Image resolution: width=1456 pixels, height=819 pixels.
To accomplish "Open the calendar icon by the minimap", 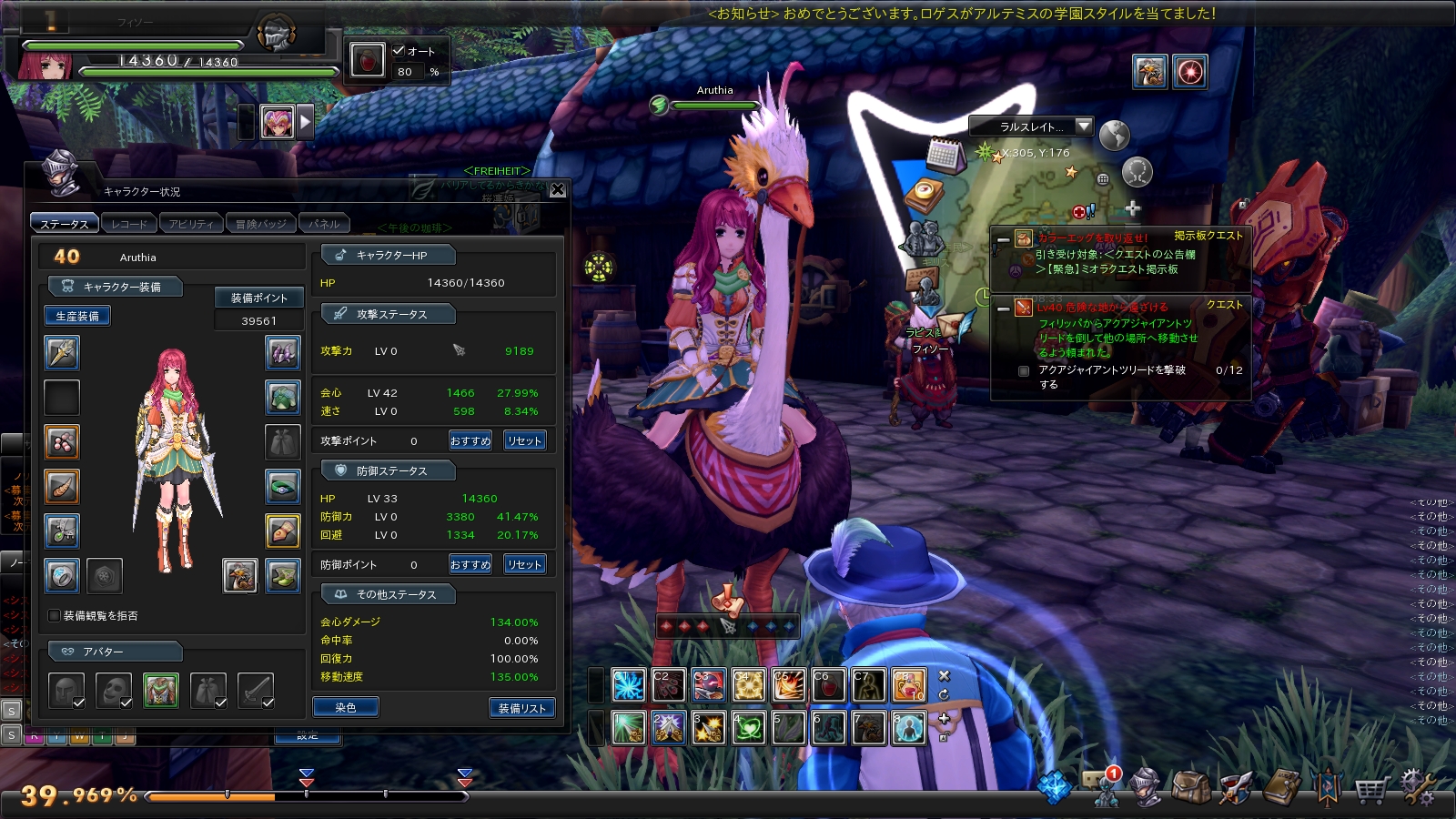I will 945,156.
